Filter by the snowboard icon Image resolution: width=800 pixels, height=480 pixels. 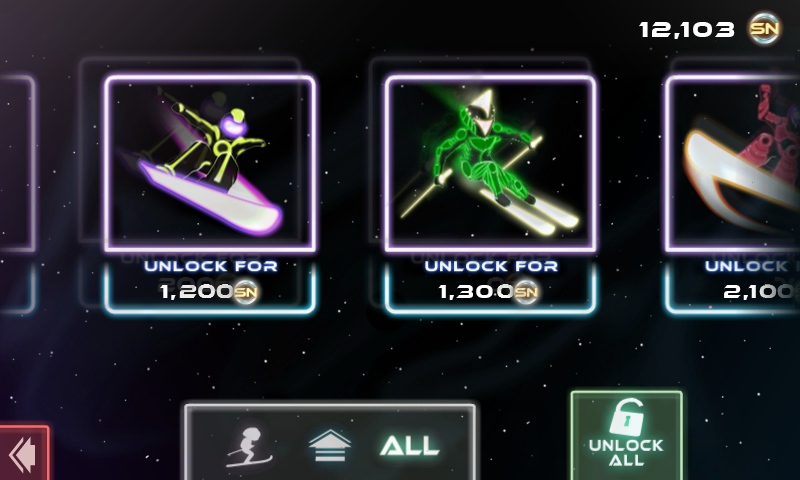point(328,446)
